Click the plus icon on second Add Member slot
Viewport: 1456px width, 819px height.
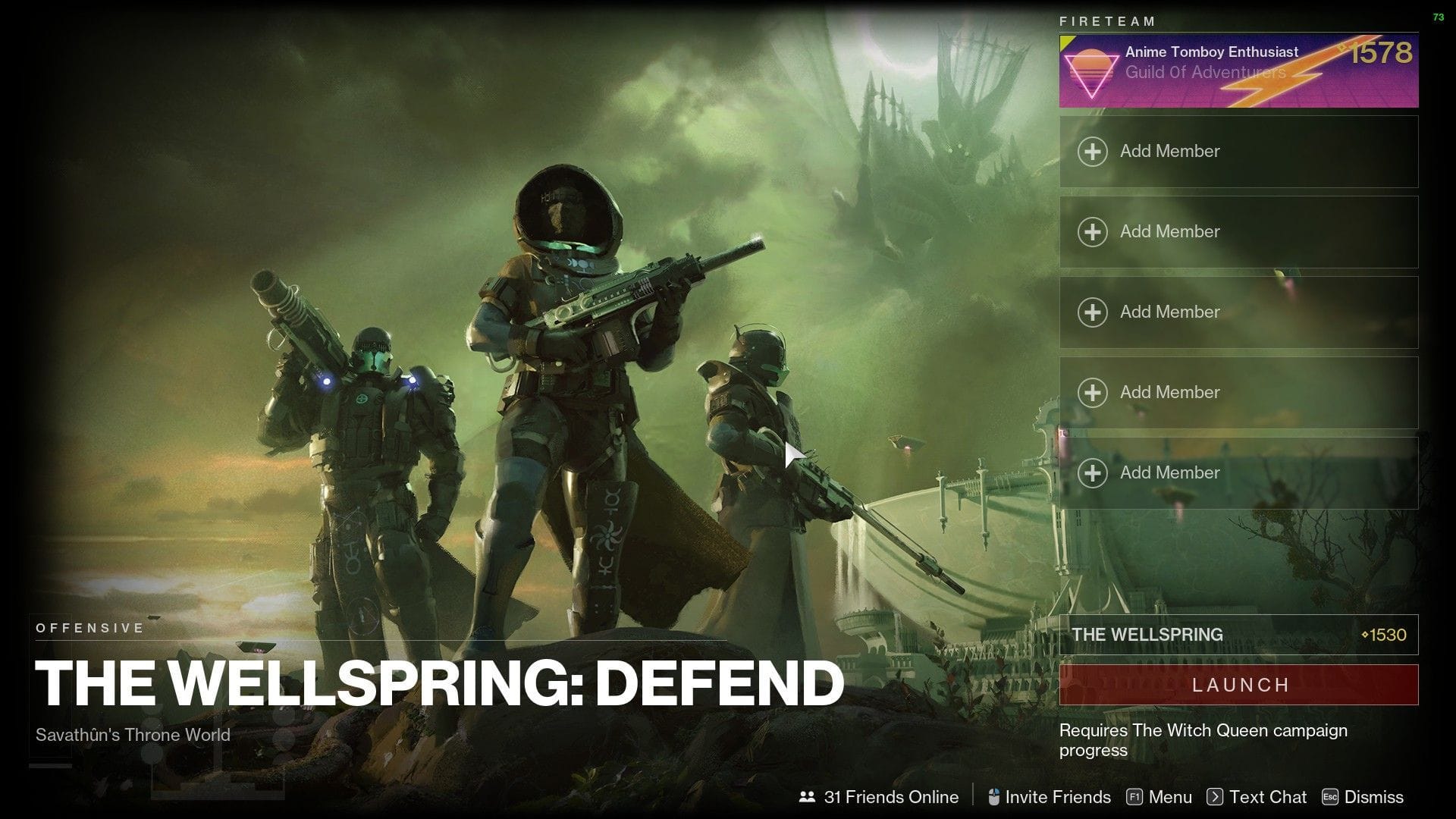[1092, 231]
